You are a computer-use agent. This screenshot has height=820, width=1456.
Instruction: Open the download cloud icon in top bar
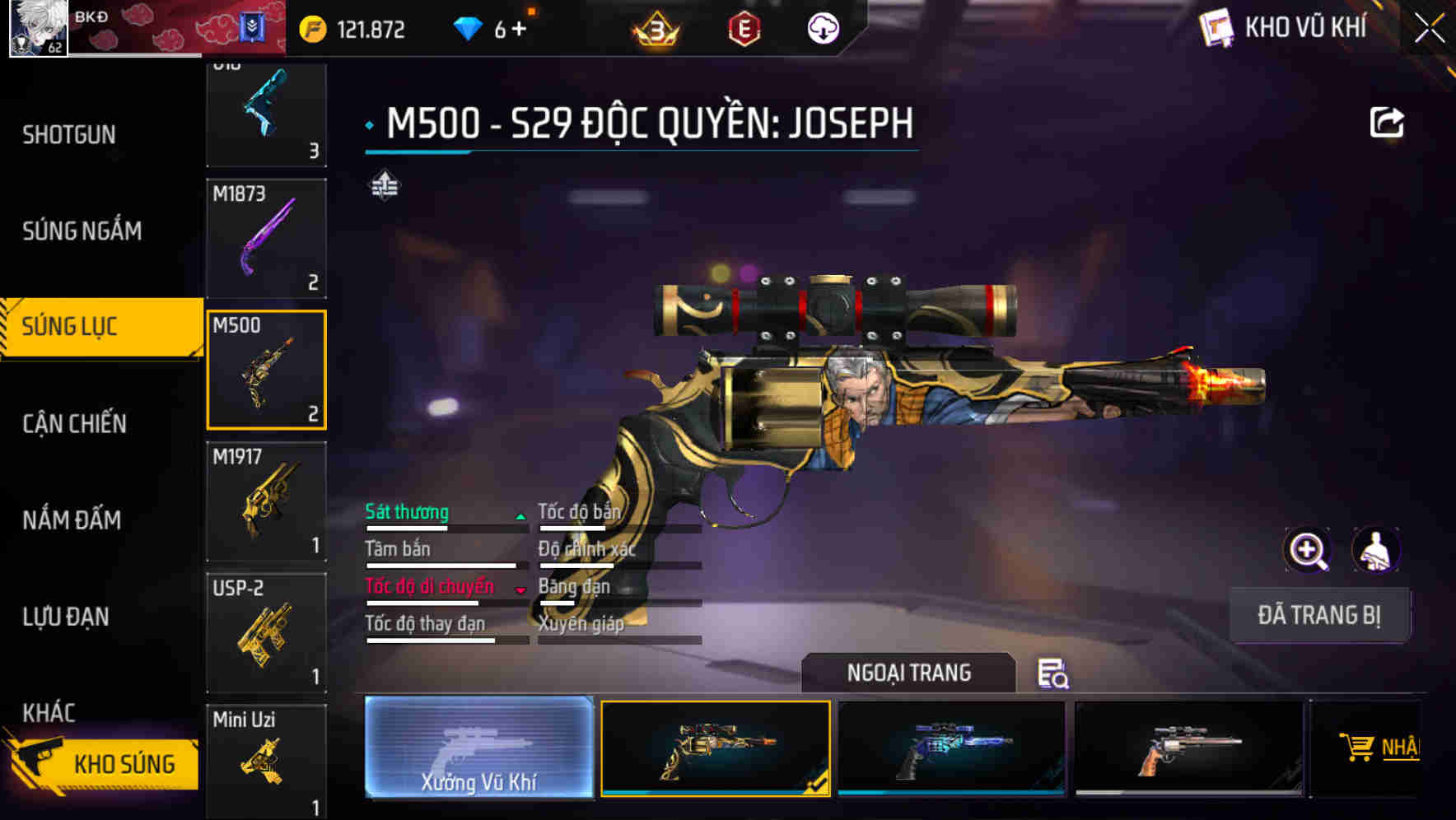click(x=824, y=27)
